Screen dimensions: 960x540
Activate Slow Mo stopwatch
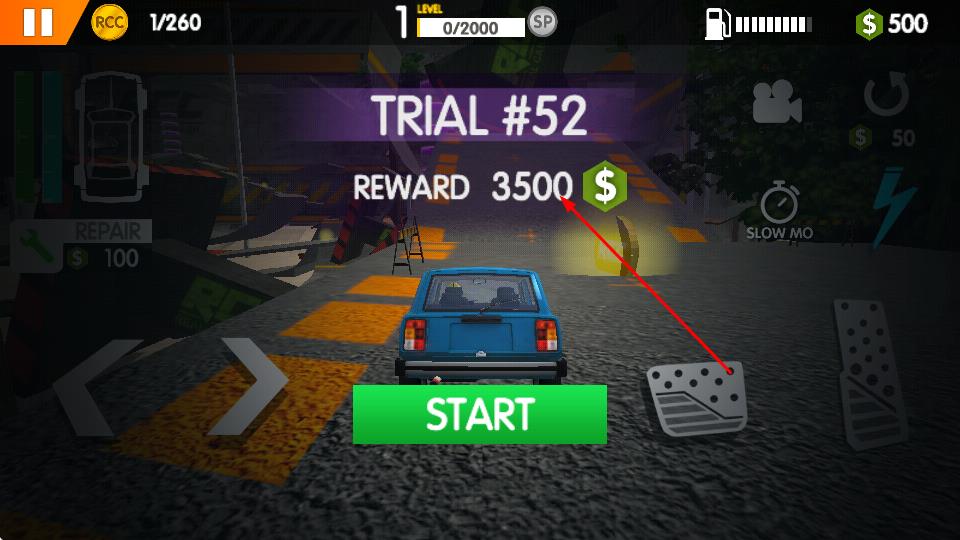point(779,205)
